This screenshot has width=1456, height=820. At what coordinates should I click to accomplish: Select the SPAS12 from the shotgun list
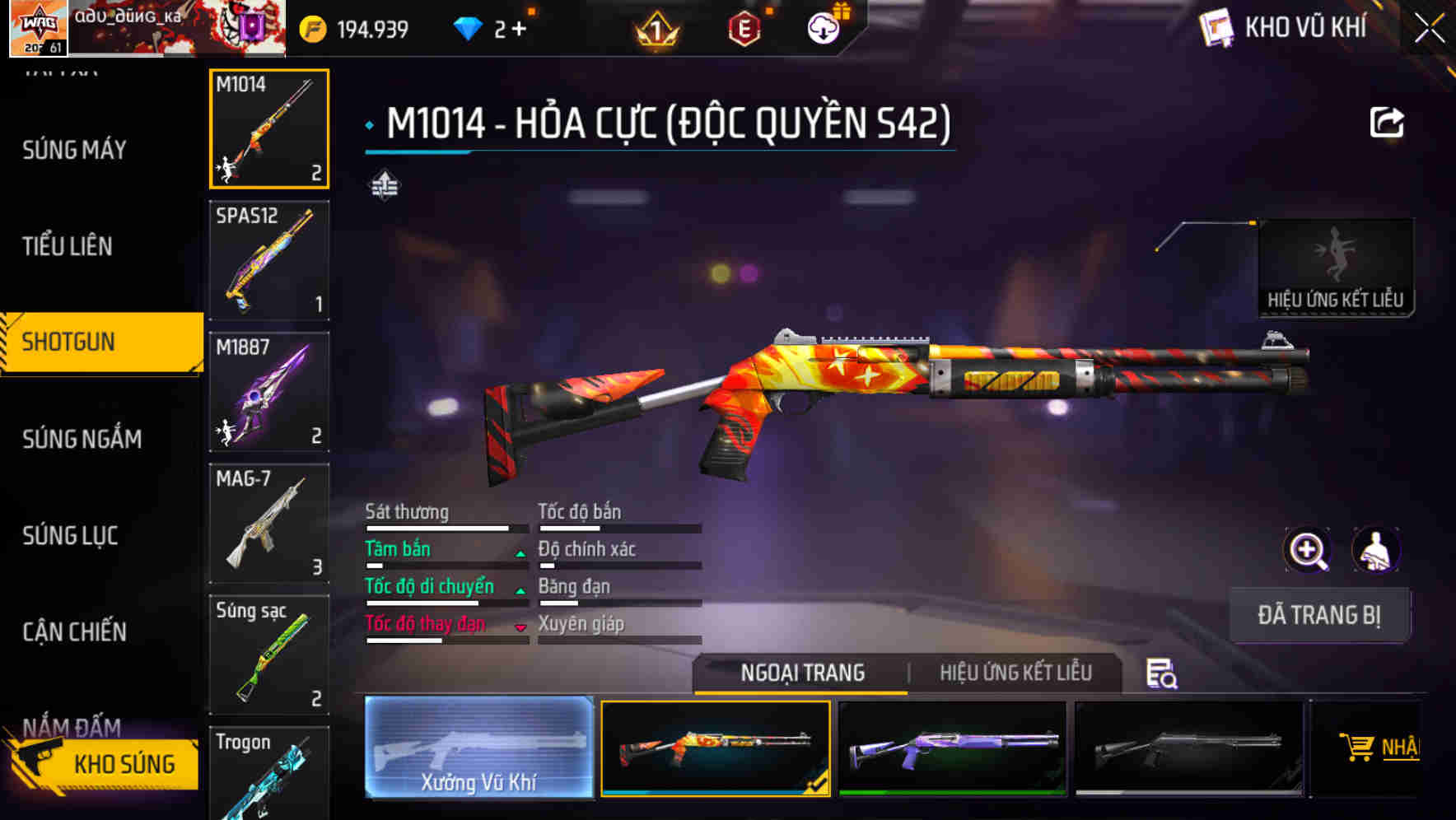[x=268, y=259]
